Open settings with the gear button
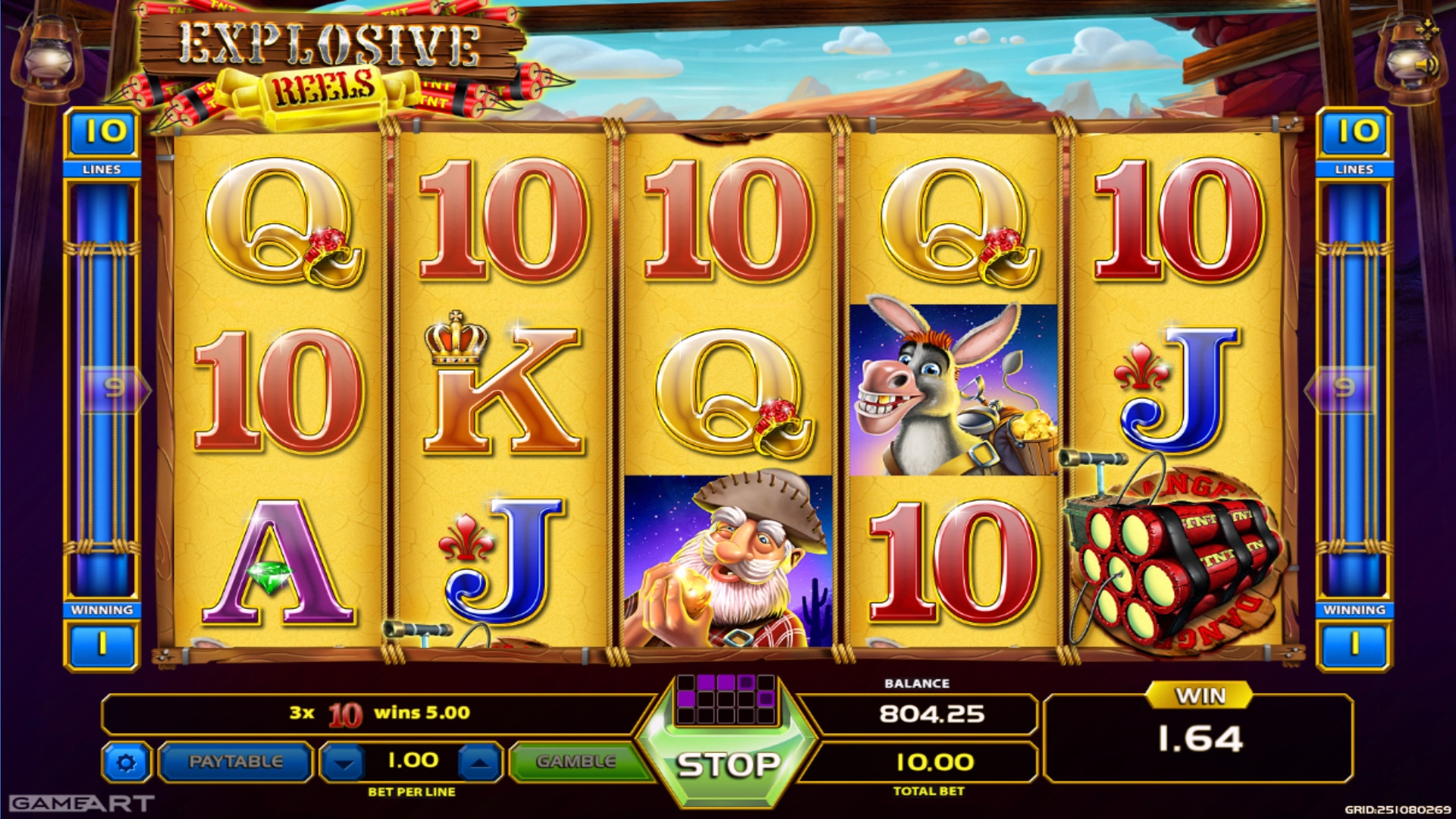Image resolution: width=1456 pixels, height=819 pixels. (126, 763)
